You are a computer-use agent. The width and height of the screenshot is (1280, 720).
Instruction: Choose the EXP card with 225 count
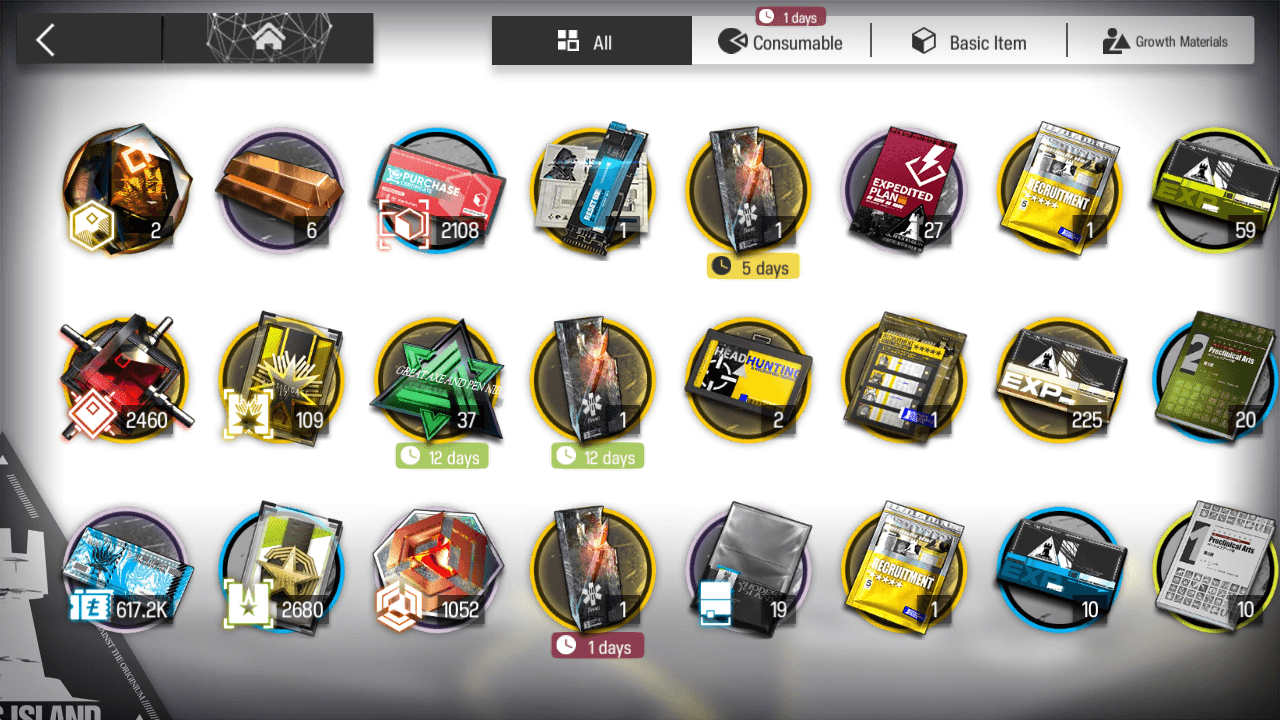coord(1060,380)
